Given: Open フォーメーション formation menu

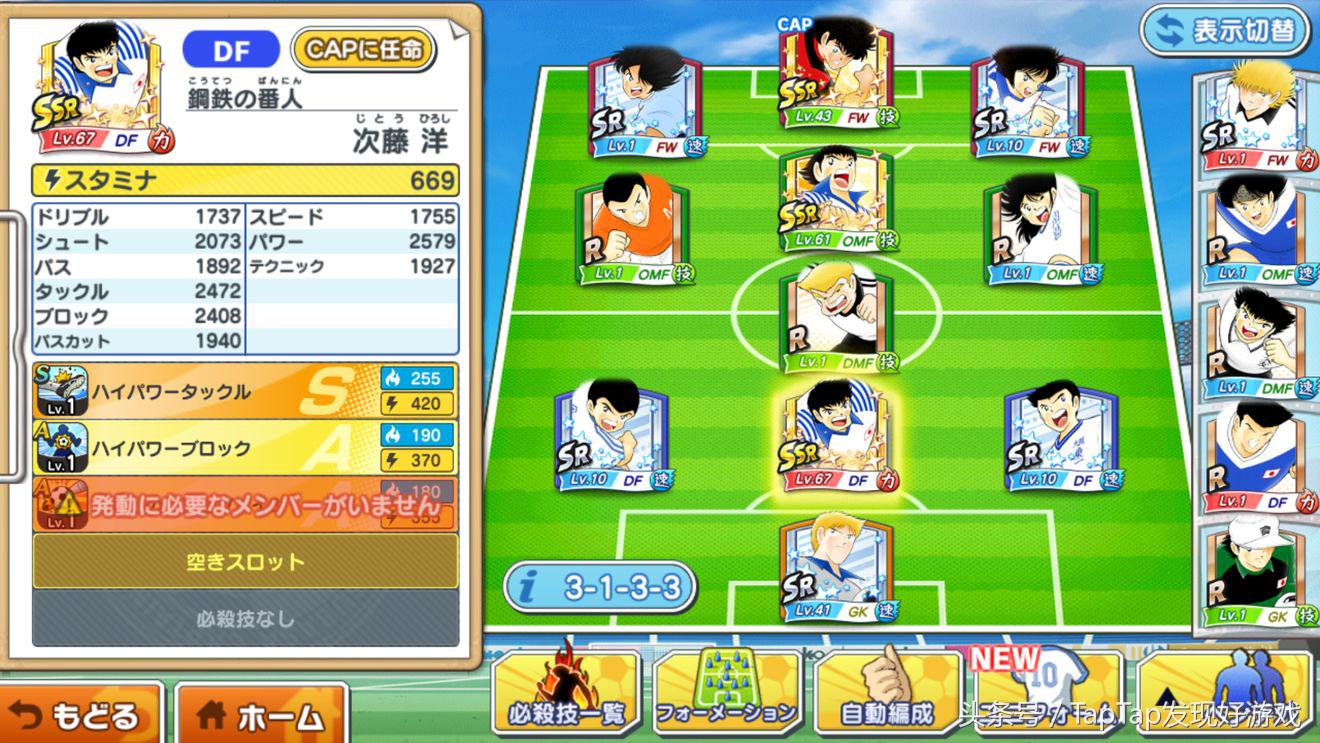Looking at the screenshot, I should pyautogui.click(x=727, y=694).
